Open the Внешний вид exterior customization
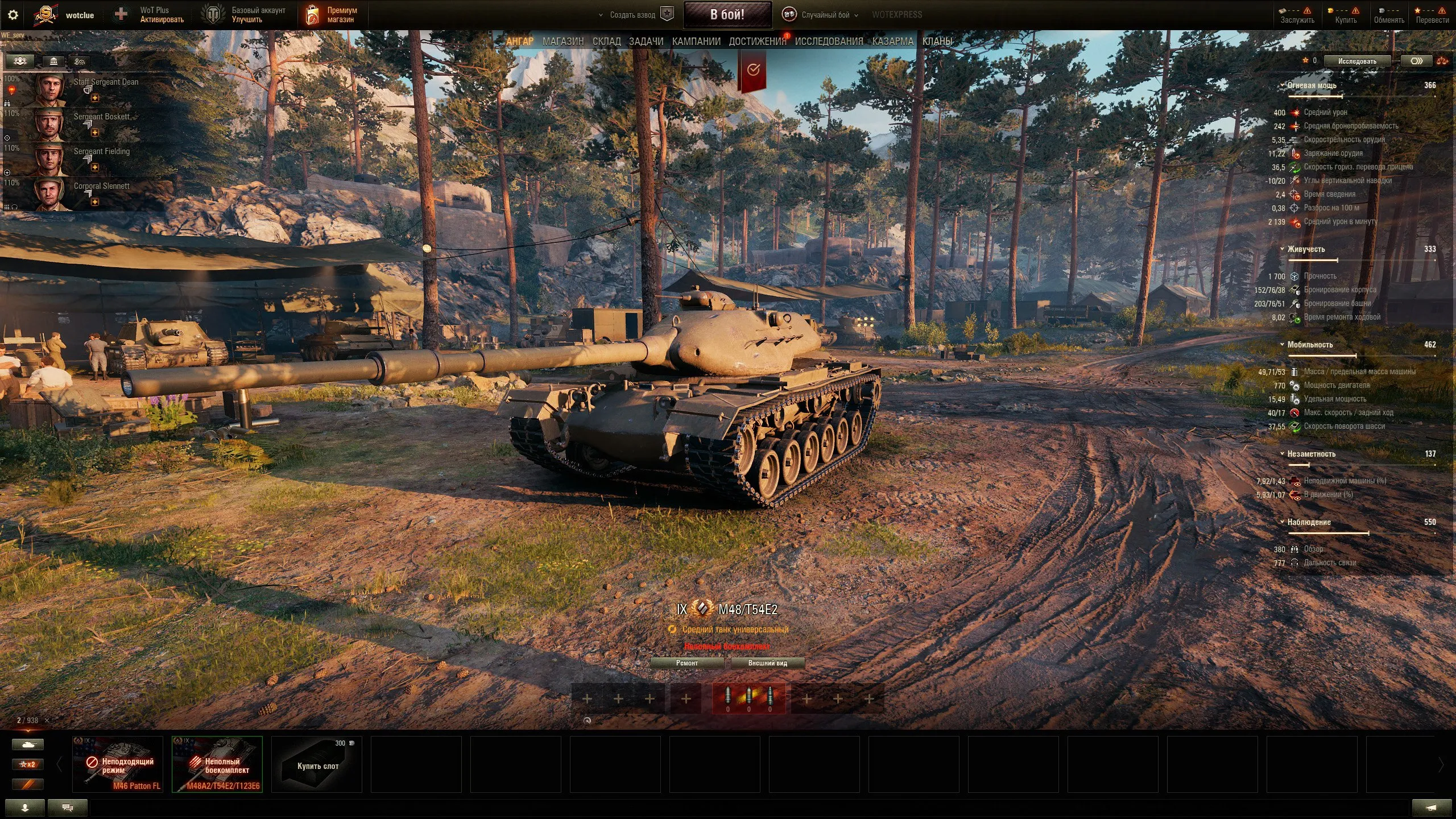Image resolution: width=1456 pixels, height=819 pixels. coord(767,663)
